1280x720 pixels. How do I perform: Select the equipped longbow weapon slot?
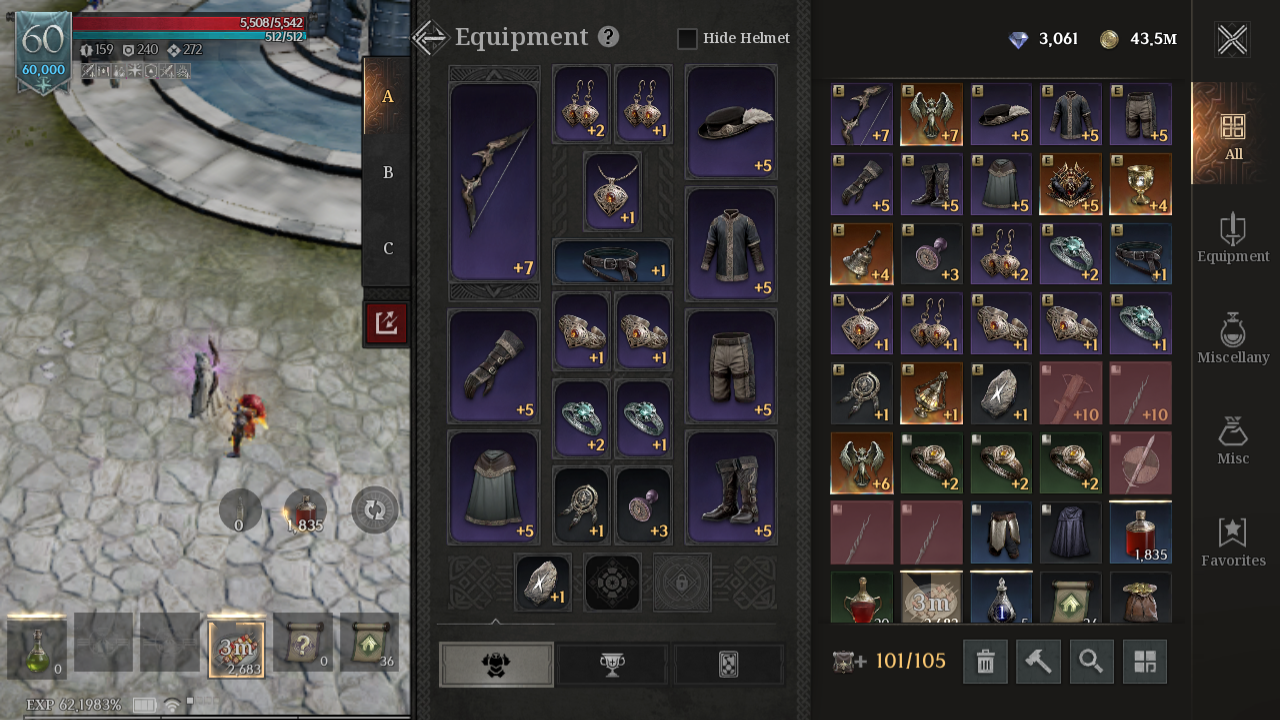494,182
